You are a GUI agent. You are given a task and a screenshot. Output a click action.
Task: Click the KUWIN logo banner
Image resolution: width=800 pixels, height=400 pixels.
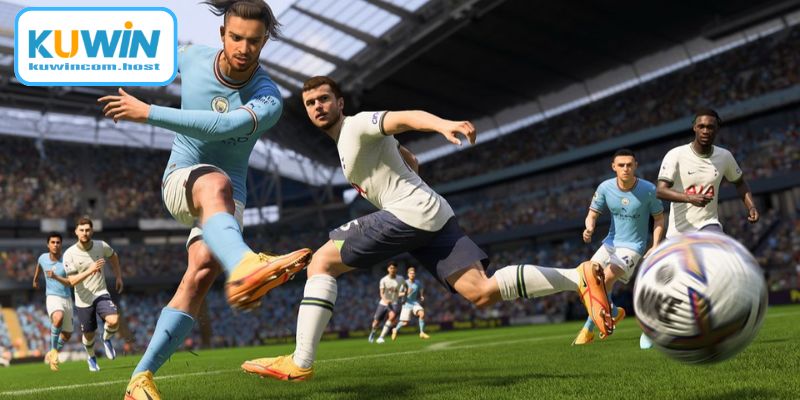96,46
